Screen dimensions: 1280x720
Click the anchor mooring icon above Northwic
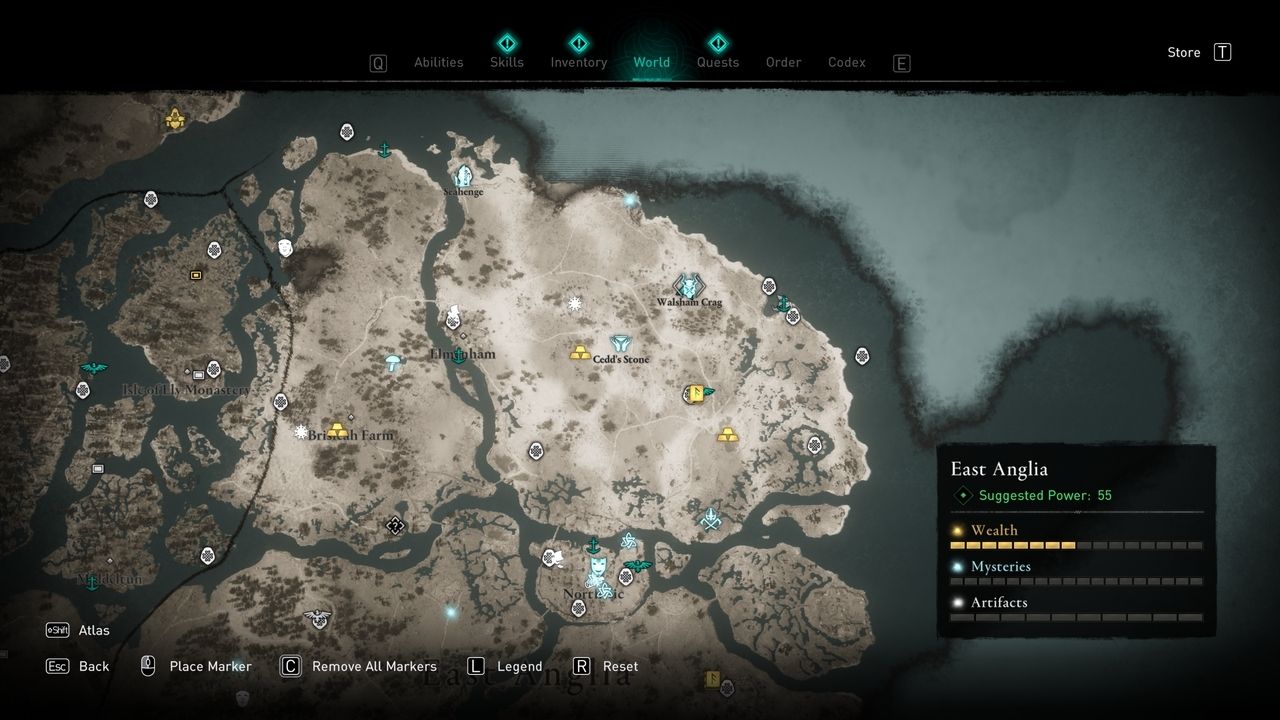point(593,545)
